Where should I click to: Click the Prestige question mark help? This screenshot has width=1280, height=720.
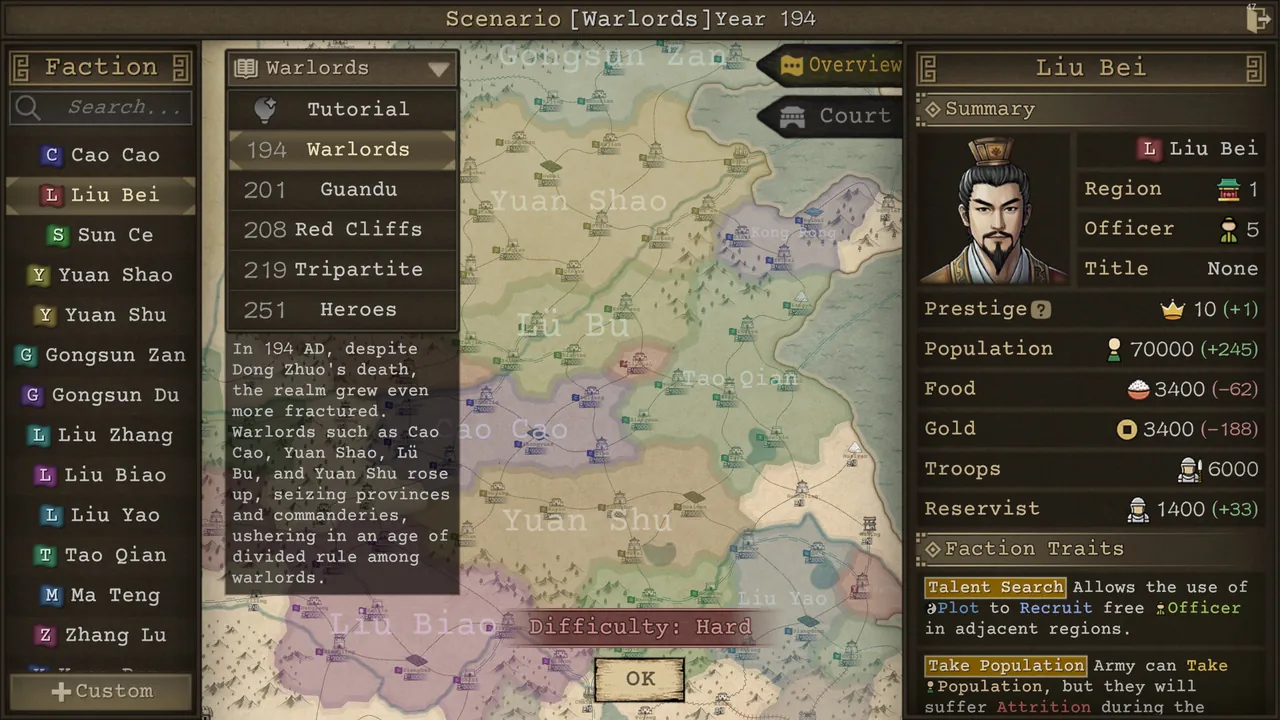coord(1040,308)
